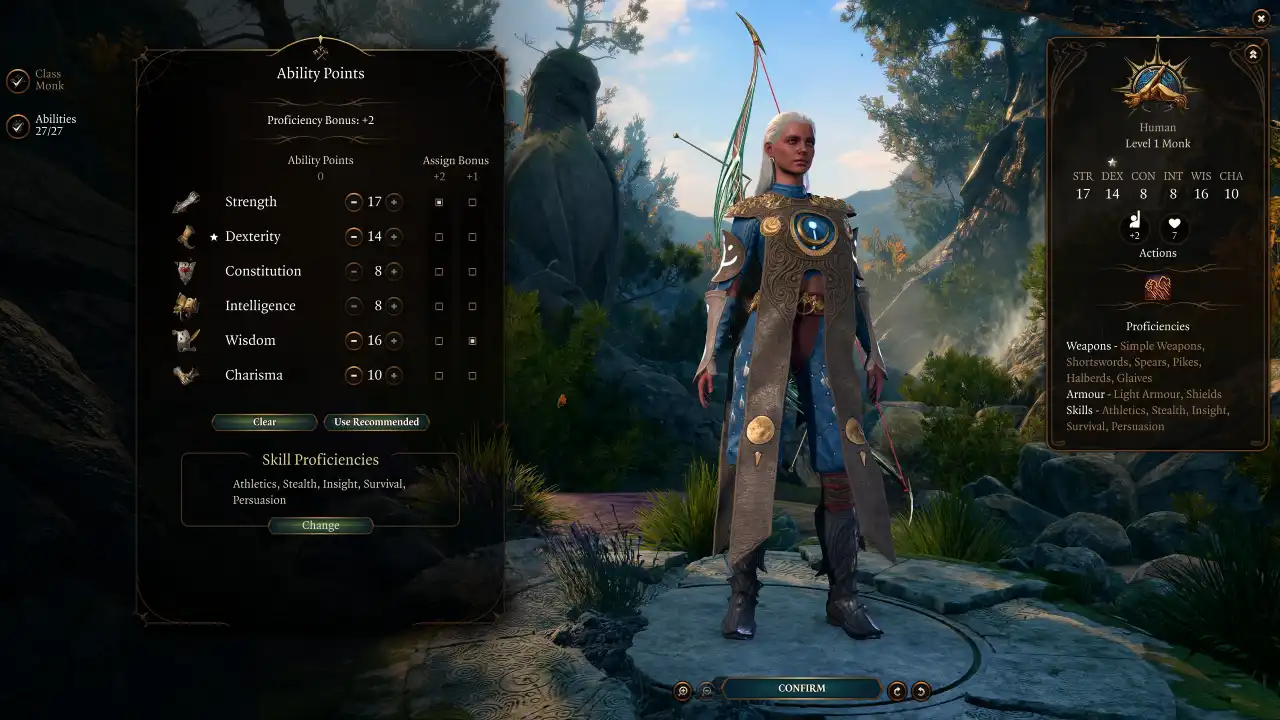
Task: Select the Strength gauntlet ability icon
Action: click(186, 201)
